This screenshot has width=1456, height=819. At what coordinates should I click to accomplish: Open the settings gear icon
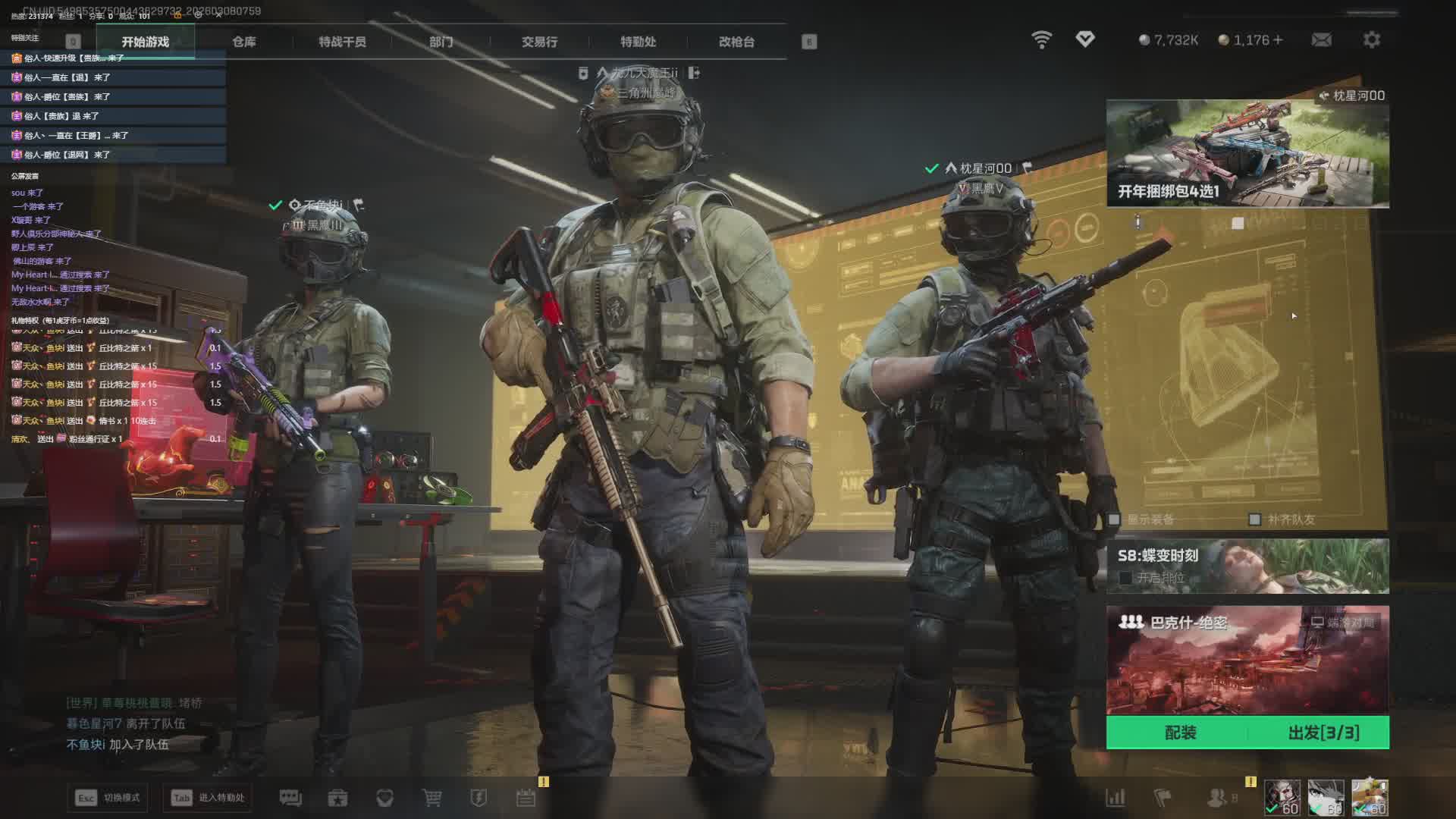pyautogui.click(x=1371, y=39)
